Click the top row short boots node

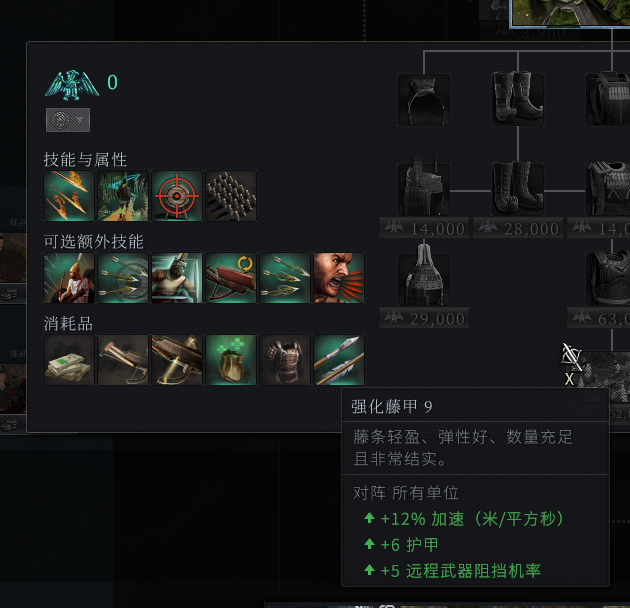tap(518, 99)
